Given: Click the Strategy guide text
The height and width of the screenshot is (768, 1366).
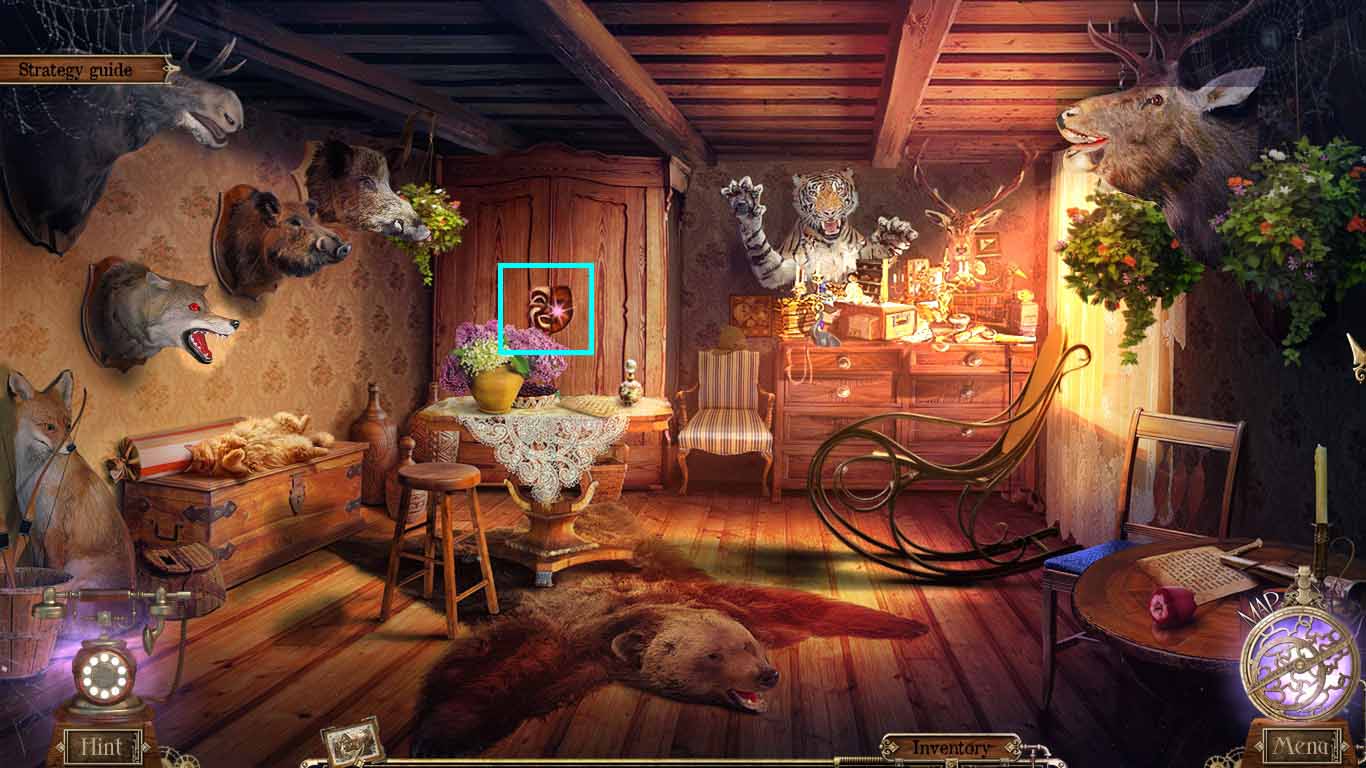Looking at the screenshot, I should (75, 70).
